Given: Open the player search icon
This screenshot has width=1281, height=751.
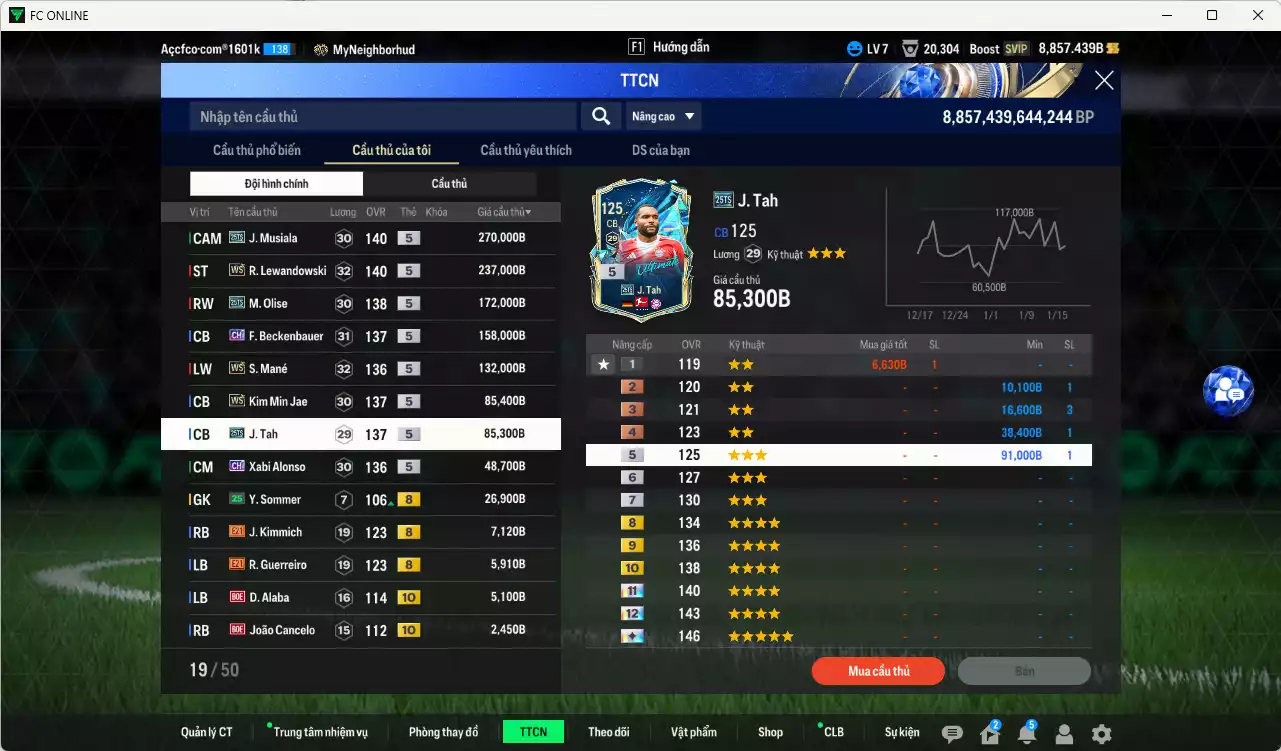Looking at the screenshot, I should pos(600,116).
